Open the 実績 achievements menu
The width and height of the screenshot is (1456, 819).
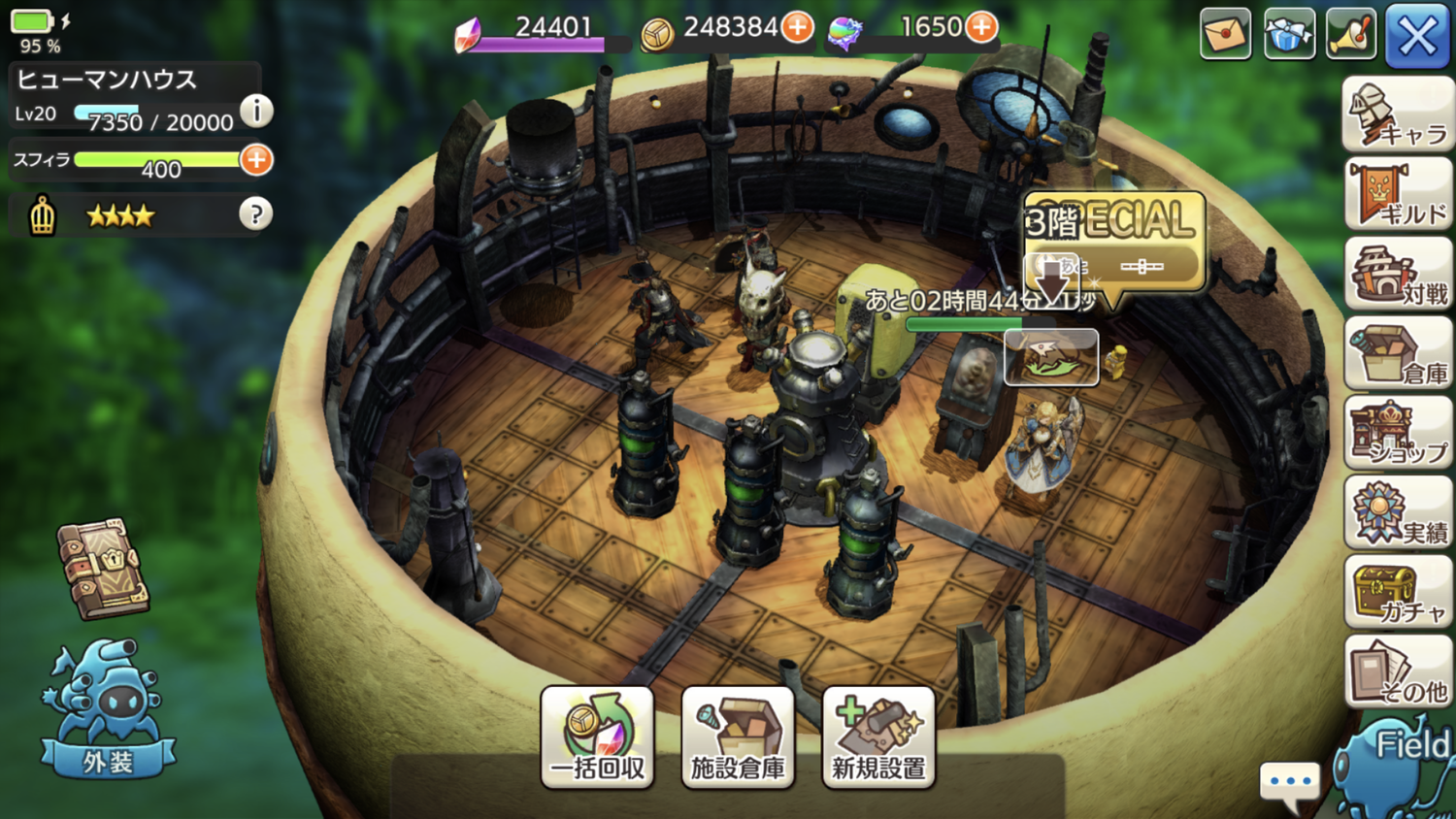(1398, 513)
